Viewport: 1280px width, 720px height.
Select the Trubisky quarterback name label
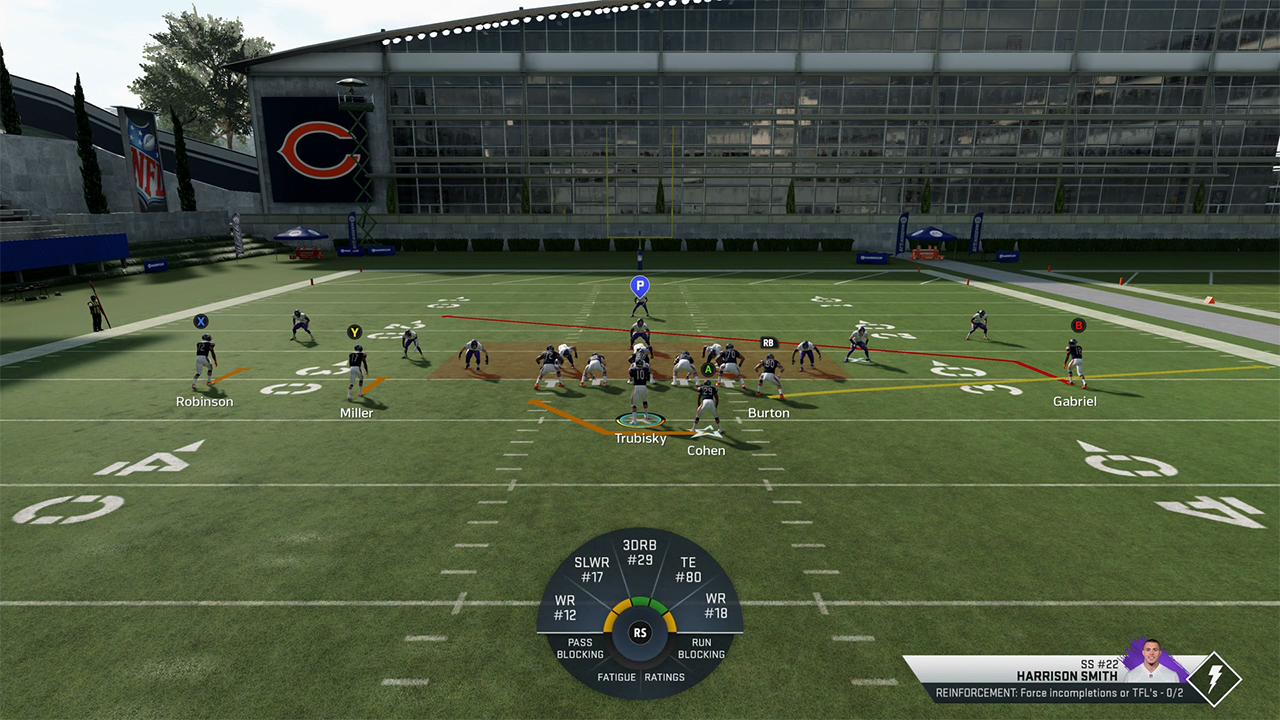(x=640, y=439)
